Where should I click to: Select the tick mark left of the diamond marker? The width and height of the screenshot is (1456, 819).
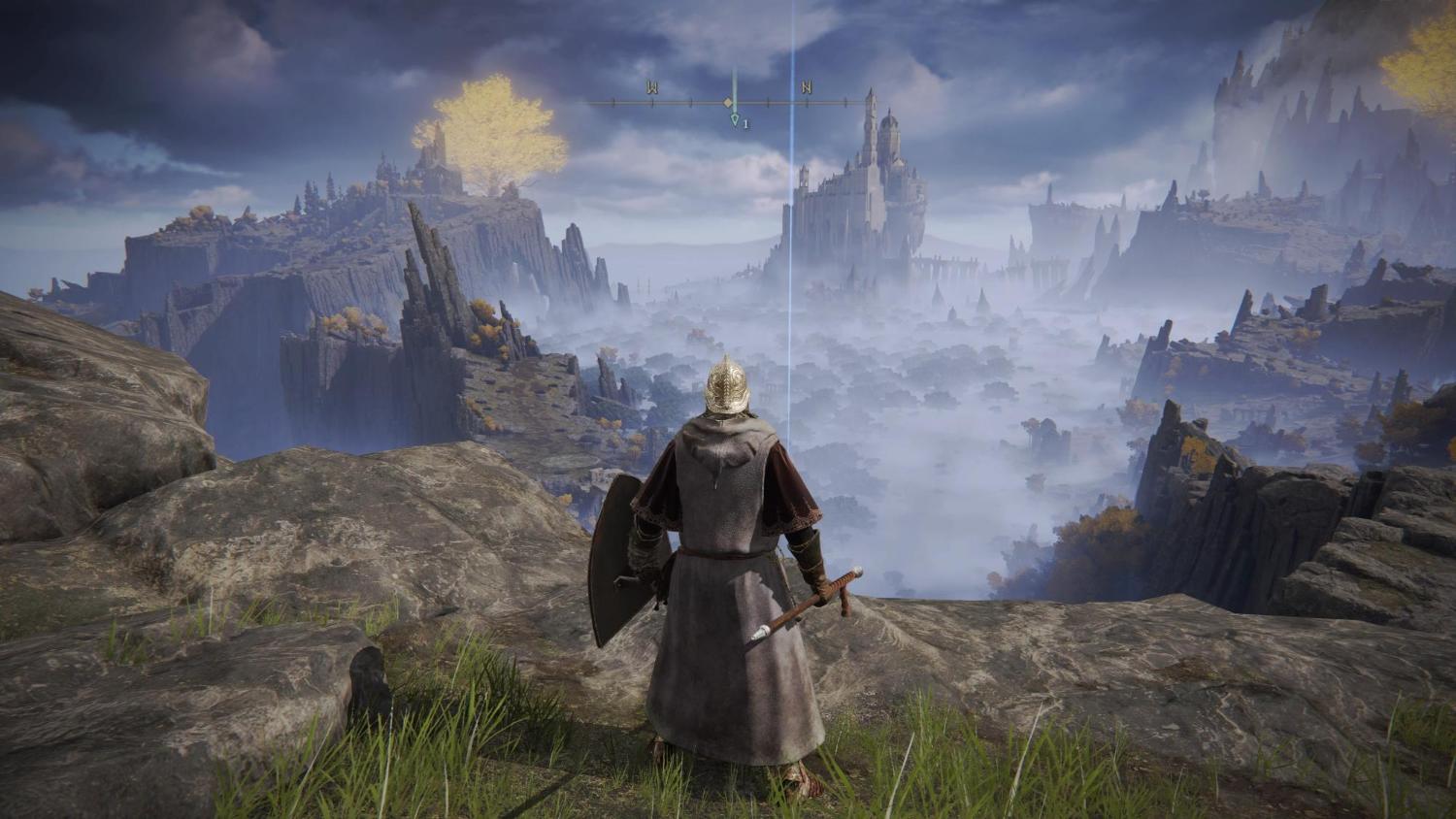tap(691, 102)
